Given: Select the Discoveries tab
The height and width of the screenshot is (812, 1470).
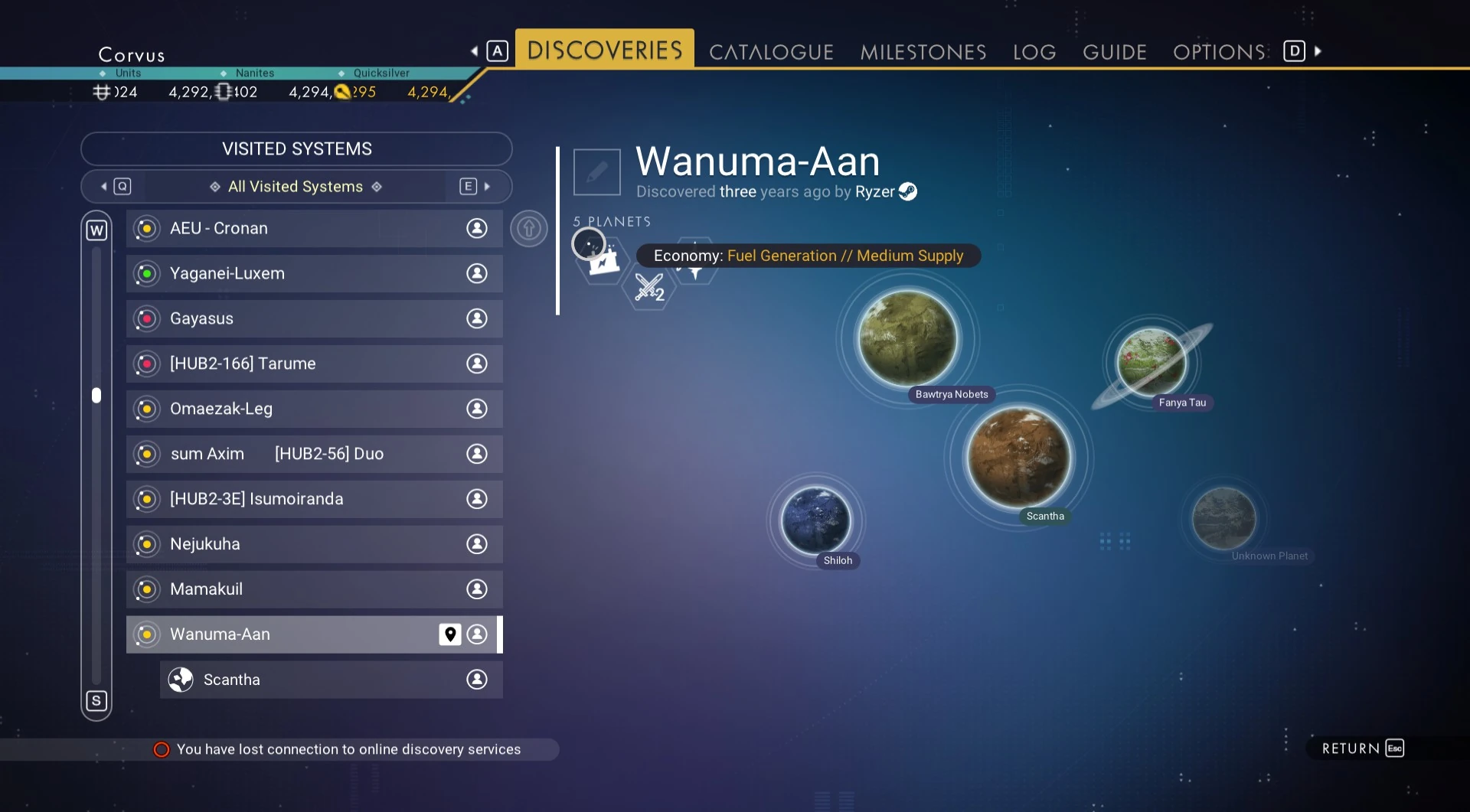Looking at the screenshot, I should pos(604,51).
